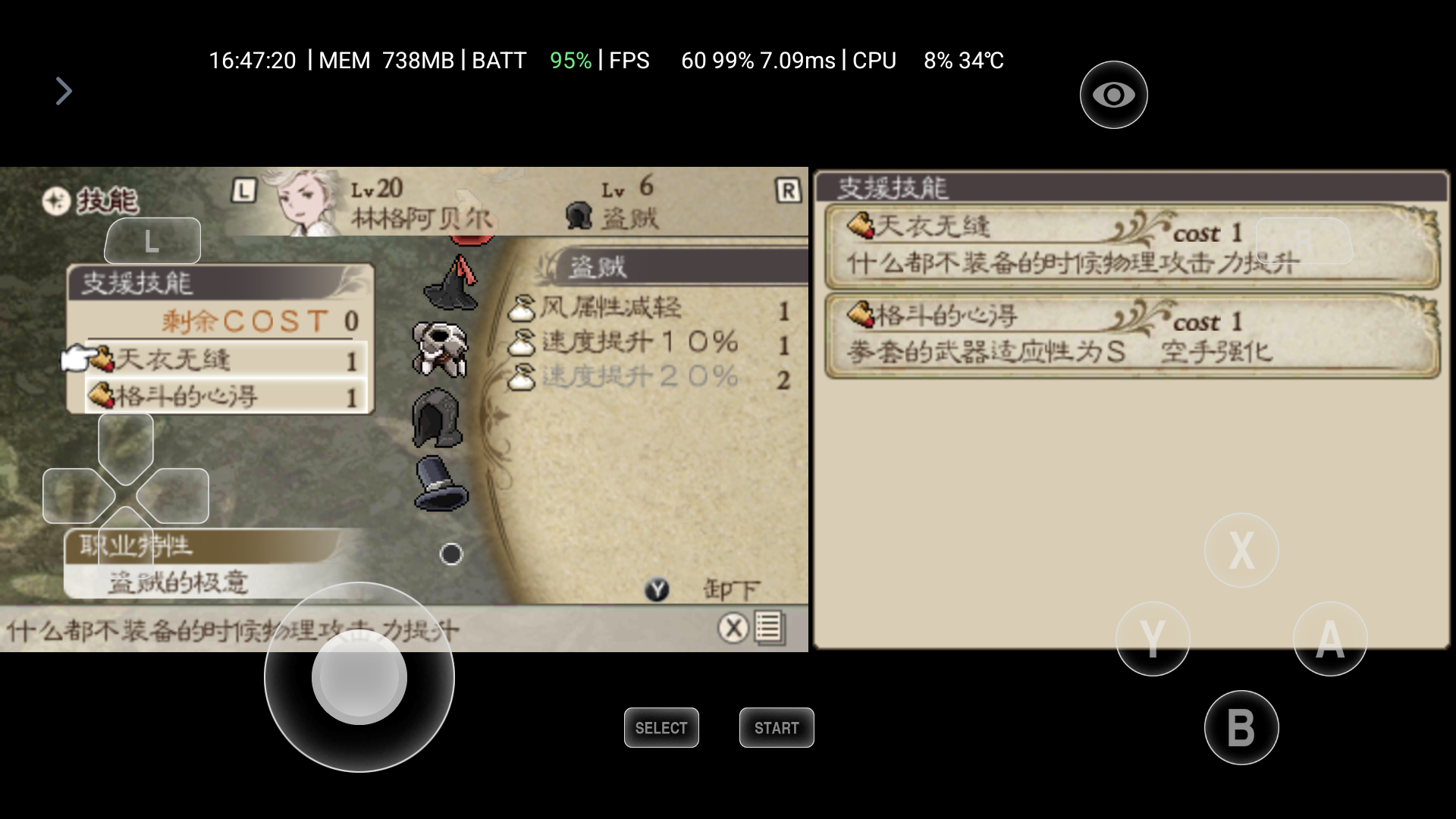Tap the emulator SELECT button

pos(661,728)
